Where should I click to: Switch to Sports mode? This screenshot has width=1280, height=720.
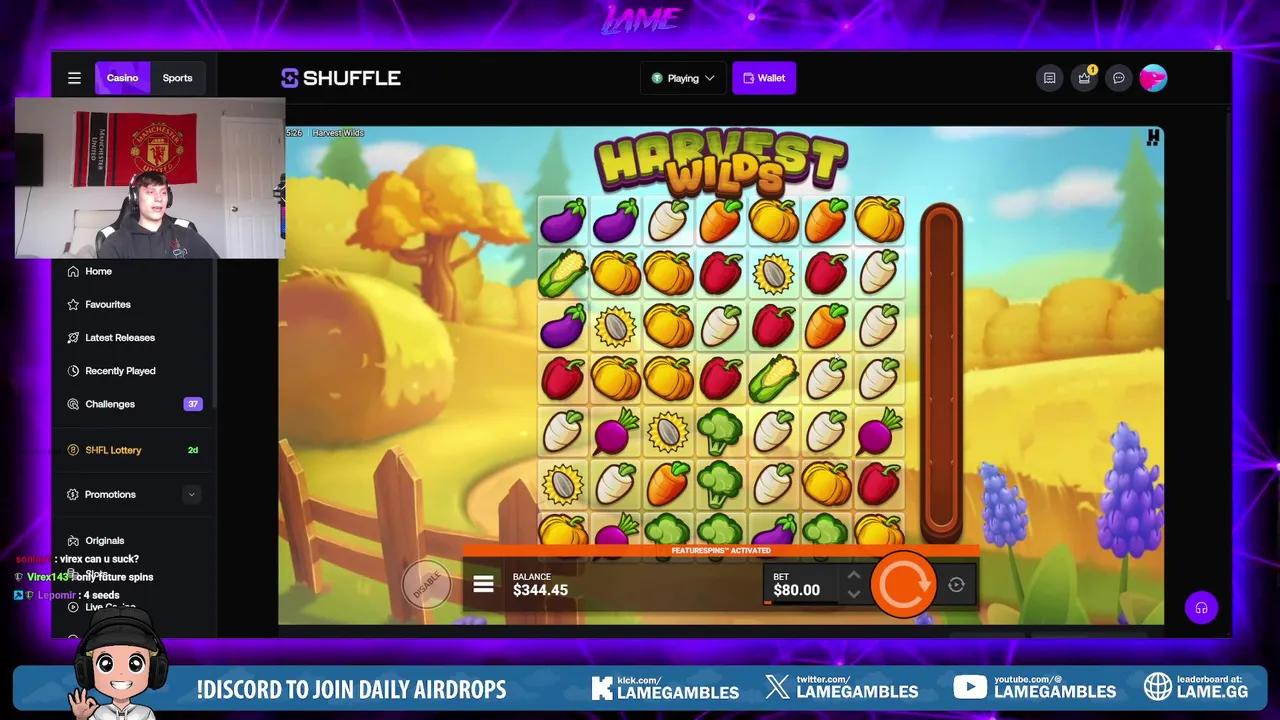click(177, 77)
